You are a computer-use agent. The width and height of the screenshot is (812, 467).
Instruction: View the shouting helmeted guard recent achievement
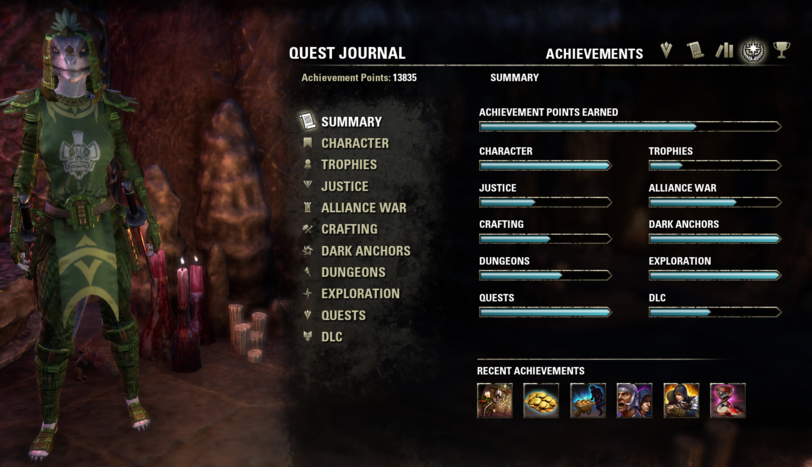634,400
